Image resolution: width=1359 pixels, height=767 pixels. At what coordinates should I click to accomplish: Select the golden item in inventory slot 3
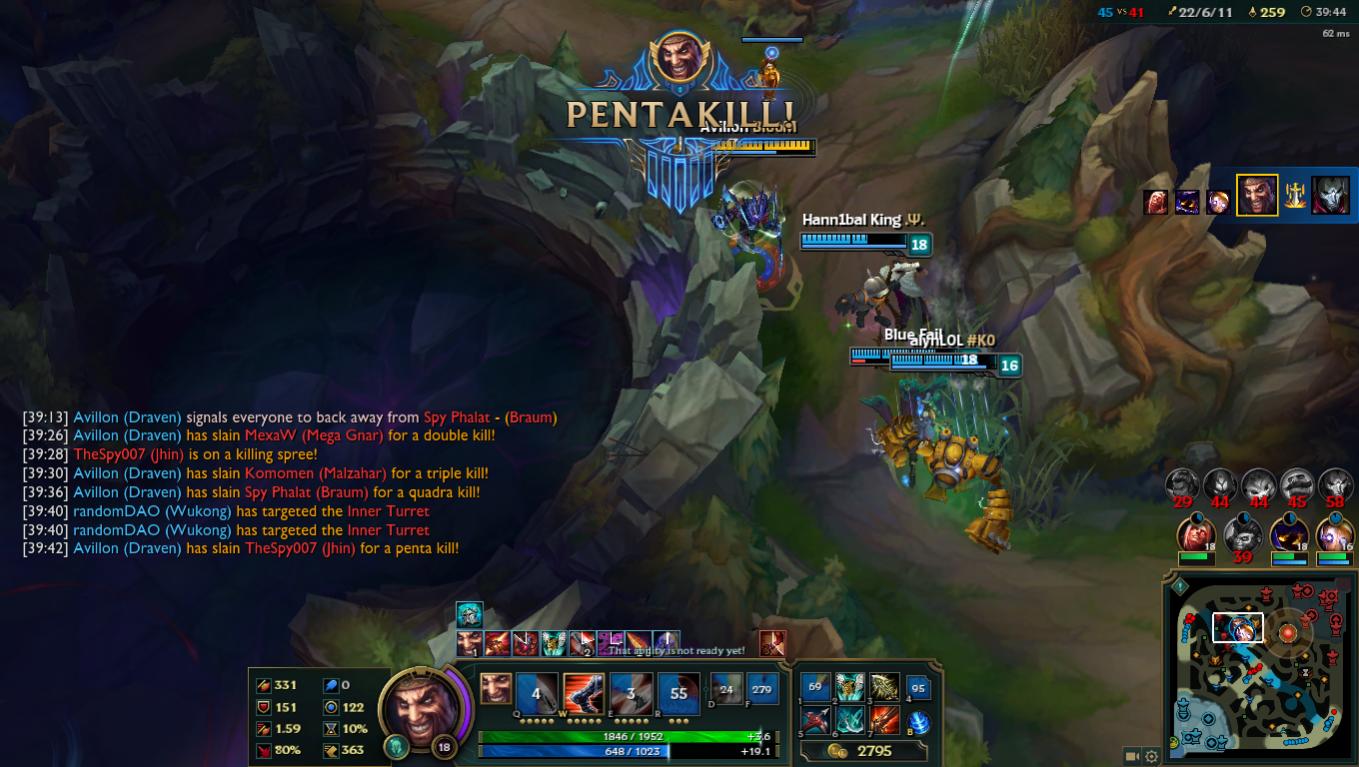(884, 687)
